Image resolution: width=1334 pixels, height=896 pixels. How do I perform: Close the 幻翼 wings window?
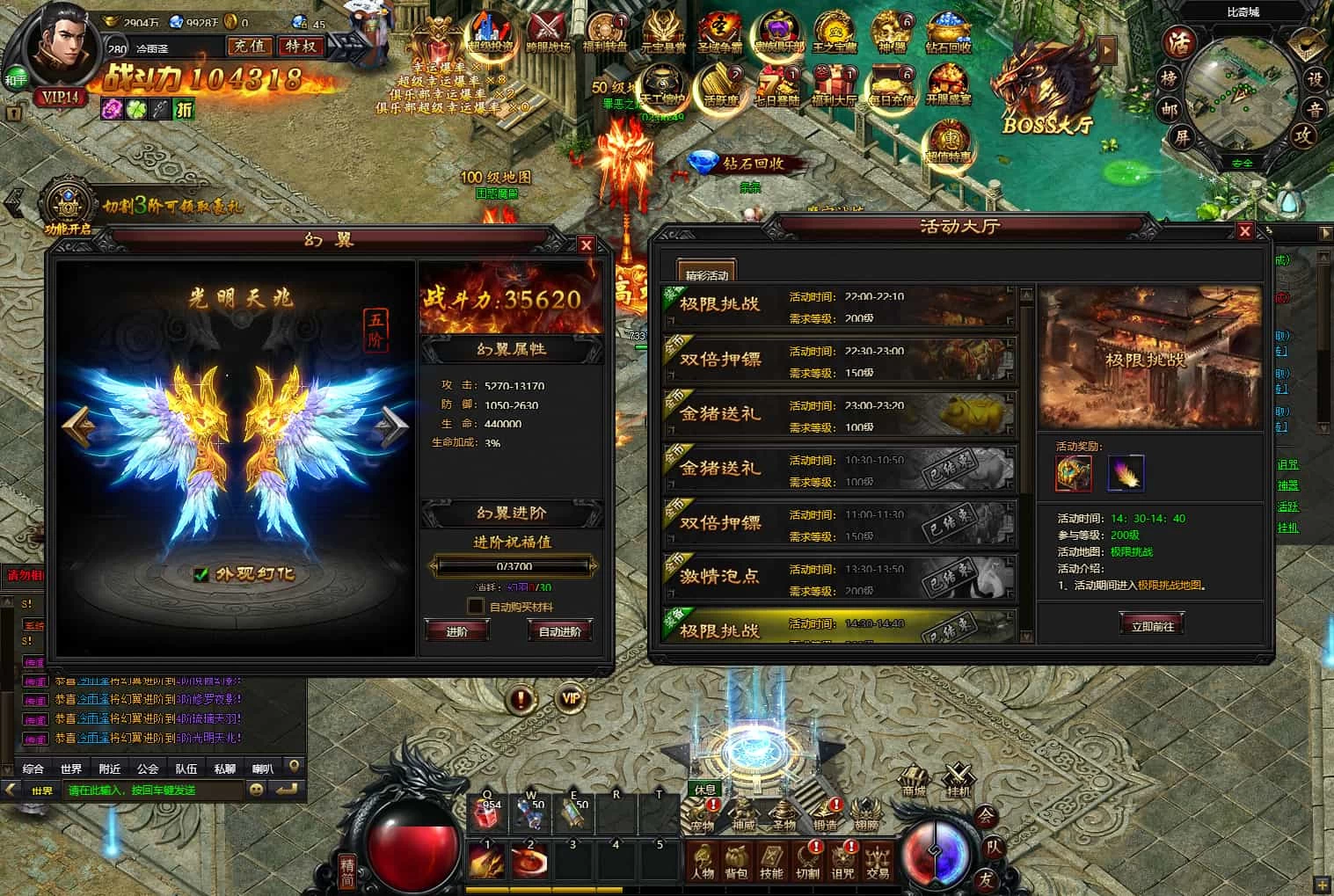587,245
